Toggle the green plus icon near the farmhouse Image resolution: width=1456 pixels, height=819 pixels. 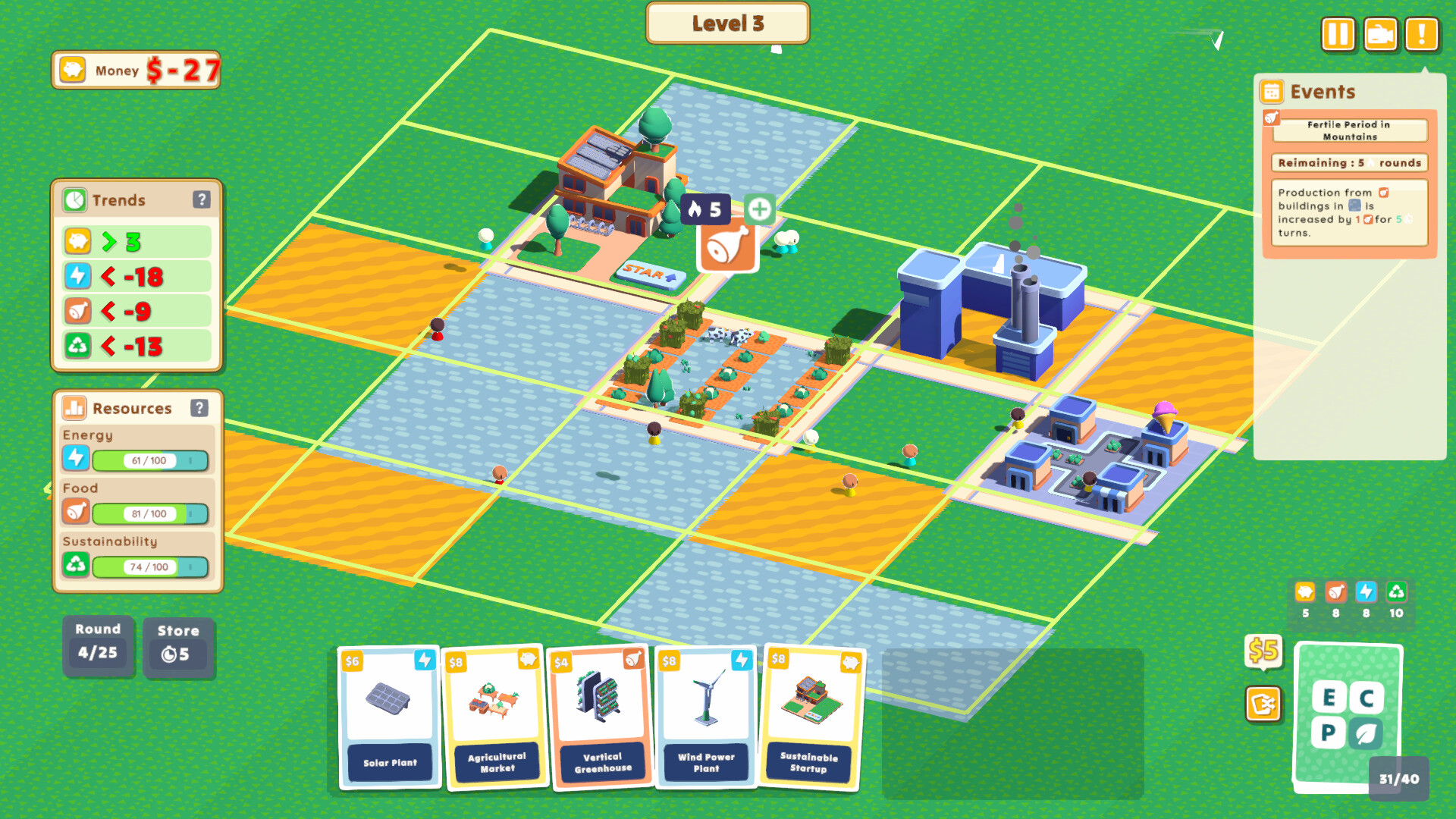click(x=759, y=210)
